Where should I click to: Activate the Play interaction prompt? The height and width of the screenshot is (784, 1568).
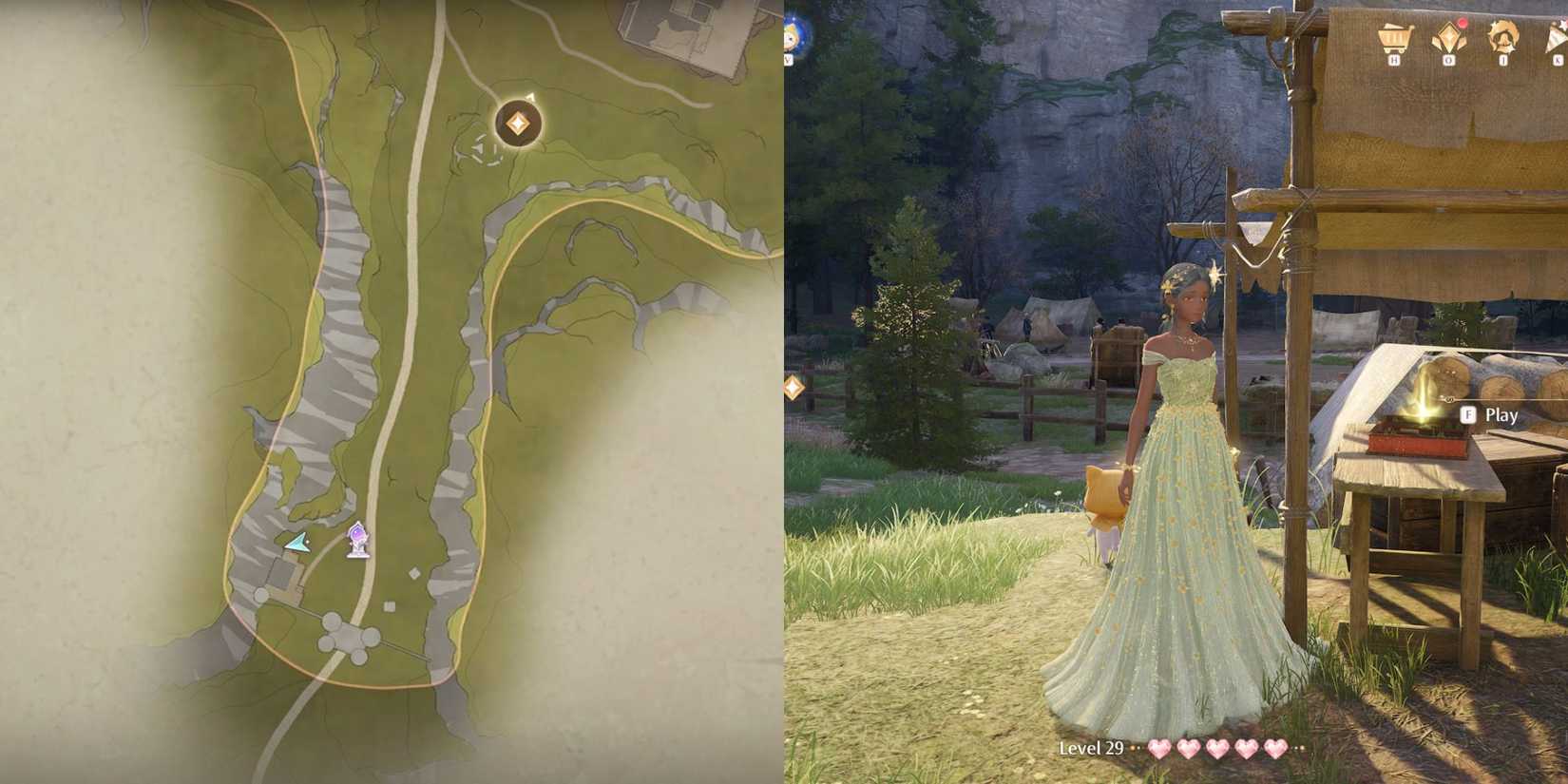[1492, 414]
